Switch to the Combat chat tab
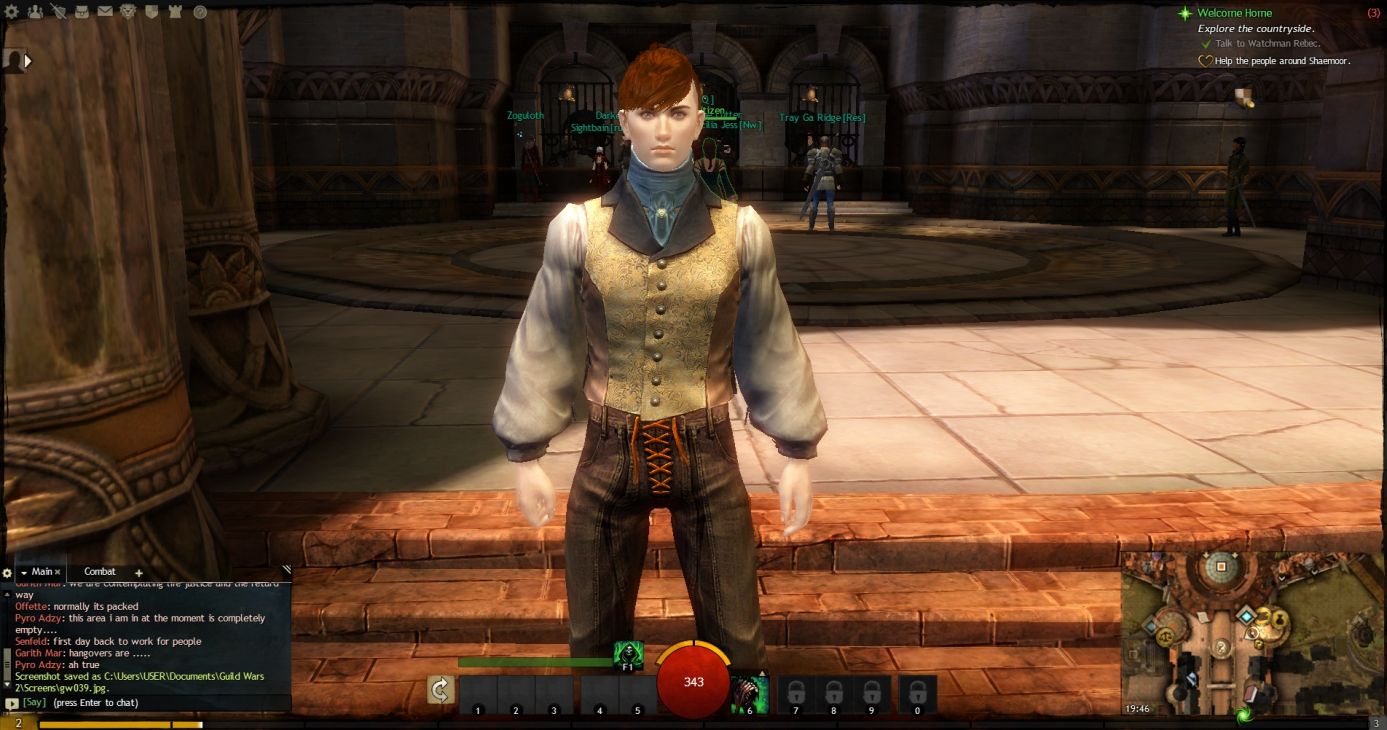The width and height of the screenshot is (1387, 730). (x=100, y=572)
